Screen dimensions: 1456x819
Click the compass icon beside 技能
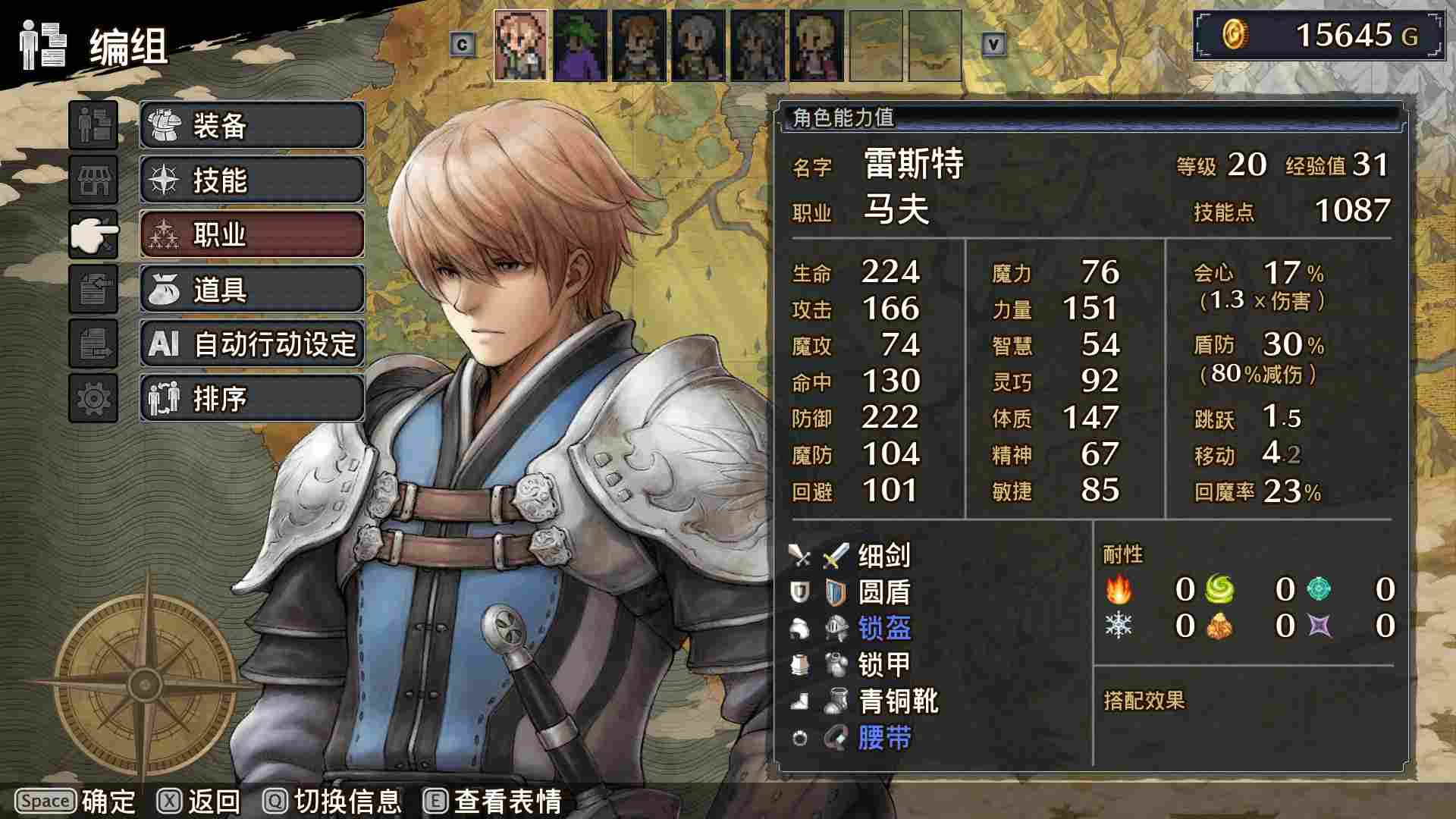click(x=166, y=180)
